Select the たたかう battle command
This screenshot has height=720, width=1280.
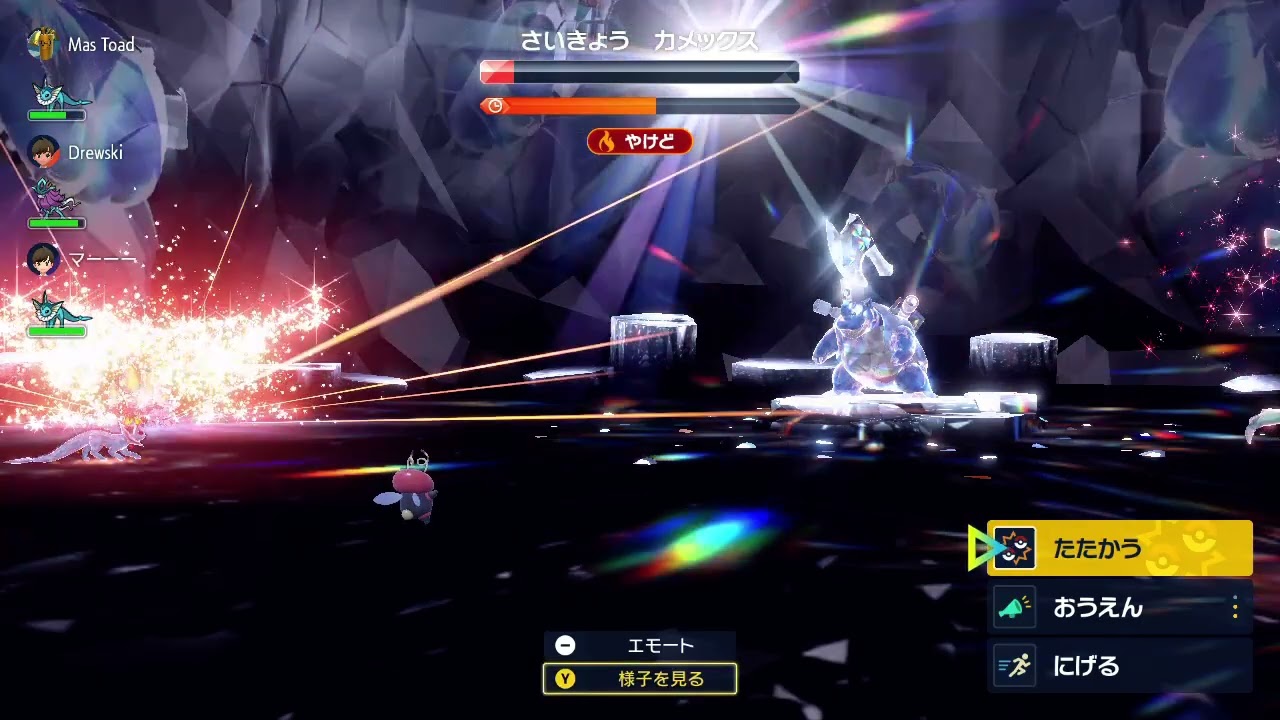[1118, 548]
